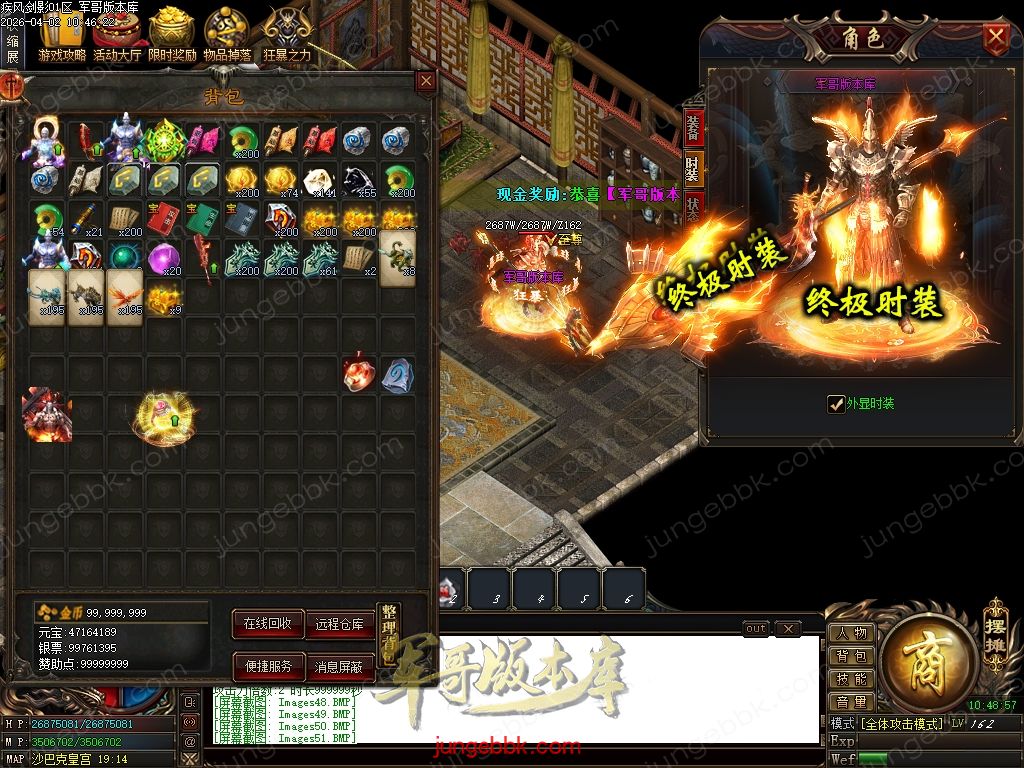
Task: Open the 人物 character menu button
Action: tap(851, 633)
